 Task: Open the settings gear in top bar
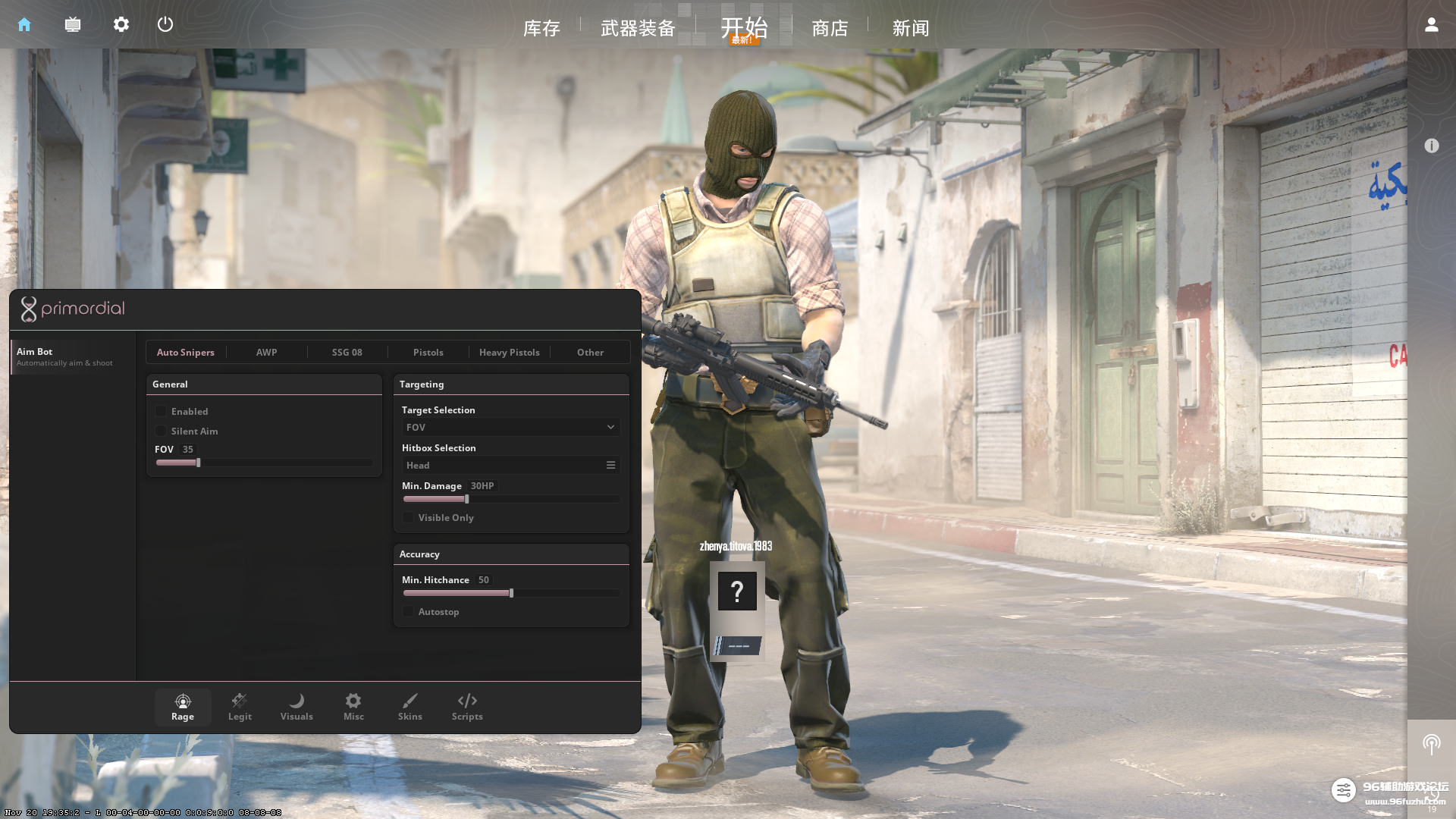(x=121, y=24)
